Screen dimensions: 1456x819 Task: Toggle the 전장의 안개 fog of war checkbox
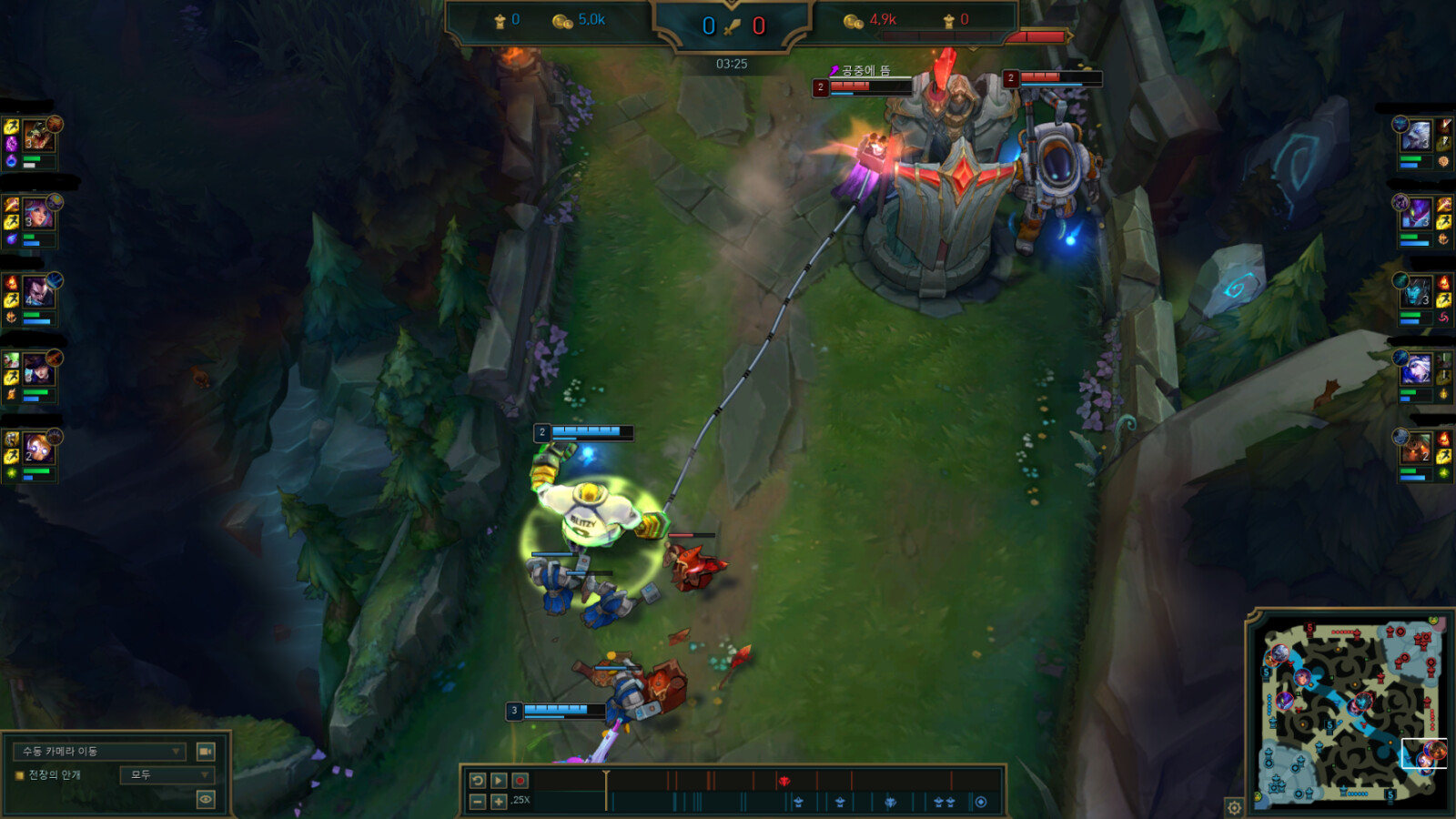click(x=19, y=775)
